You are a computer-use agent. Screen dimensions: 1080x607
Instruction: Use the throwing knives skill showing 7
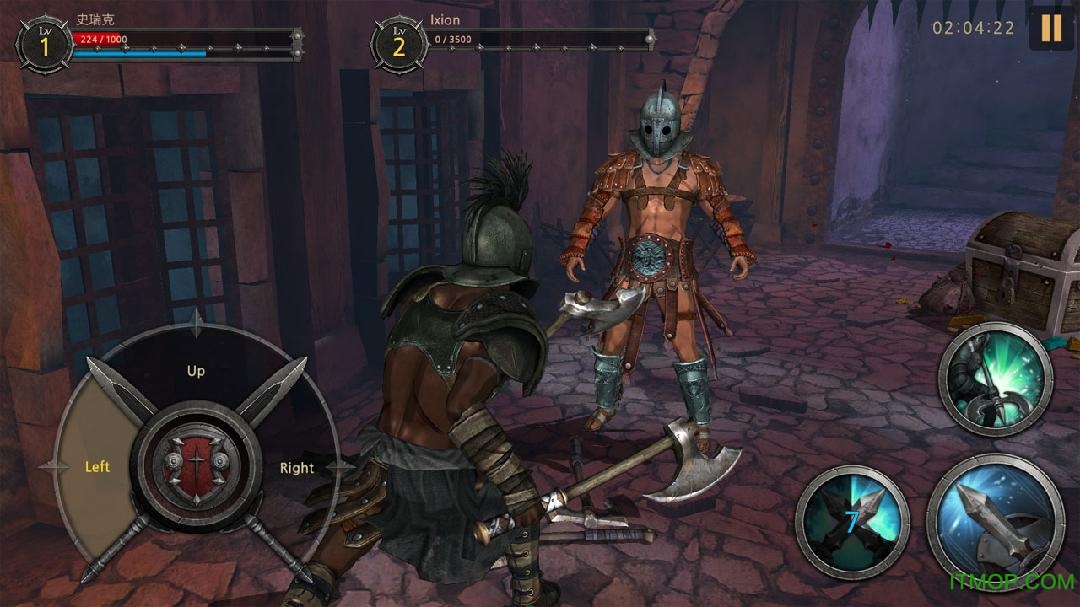click(852, 522)
